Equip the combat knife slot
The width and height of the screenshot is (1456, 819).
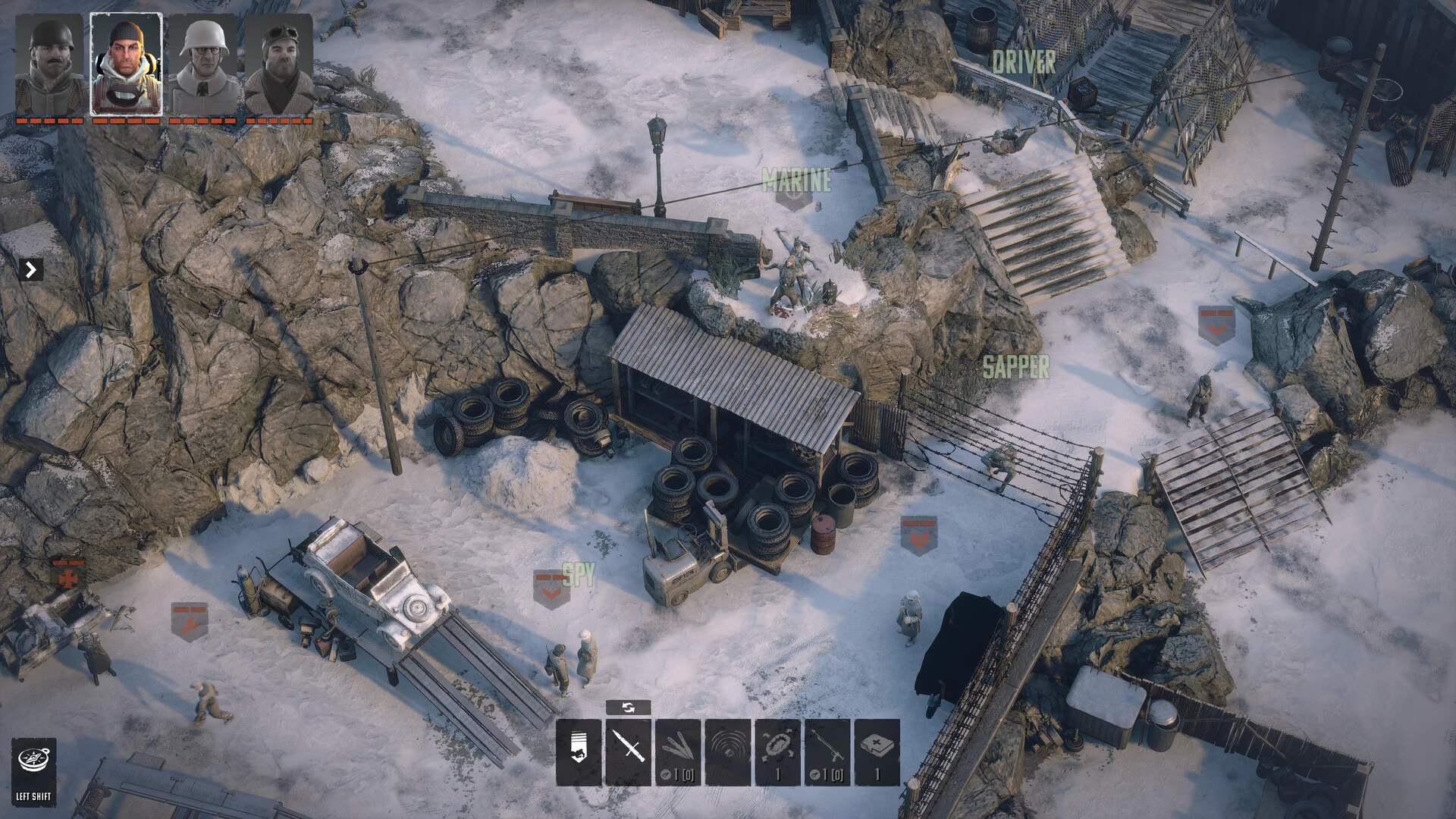pyautogui.click(x=629, y=752)
